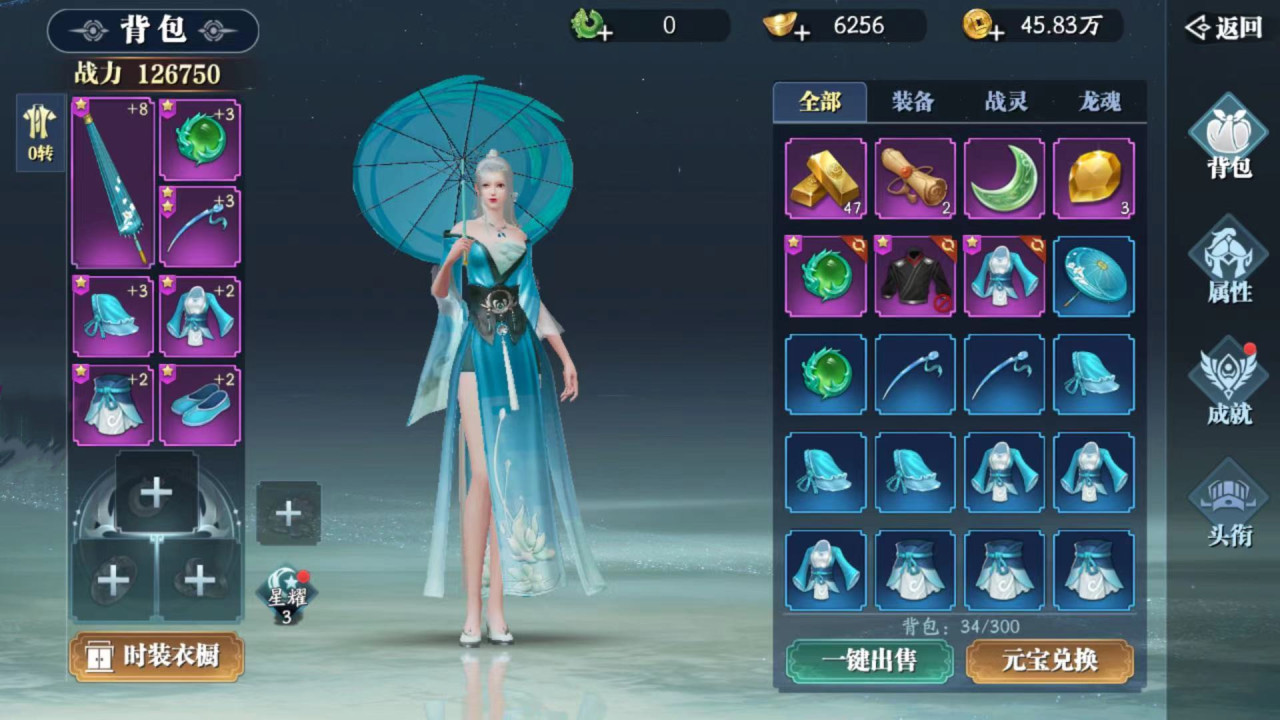Screen dimensions: 1280x720
Task: Add gold ingots with the plus button
Action: click(x=801, y=34)
